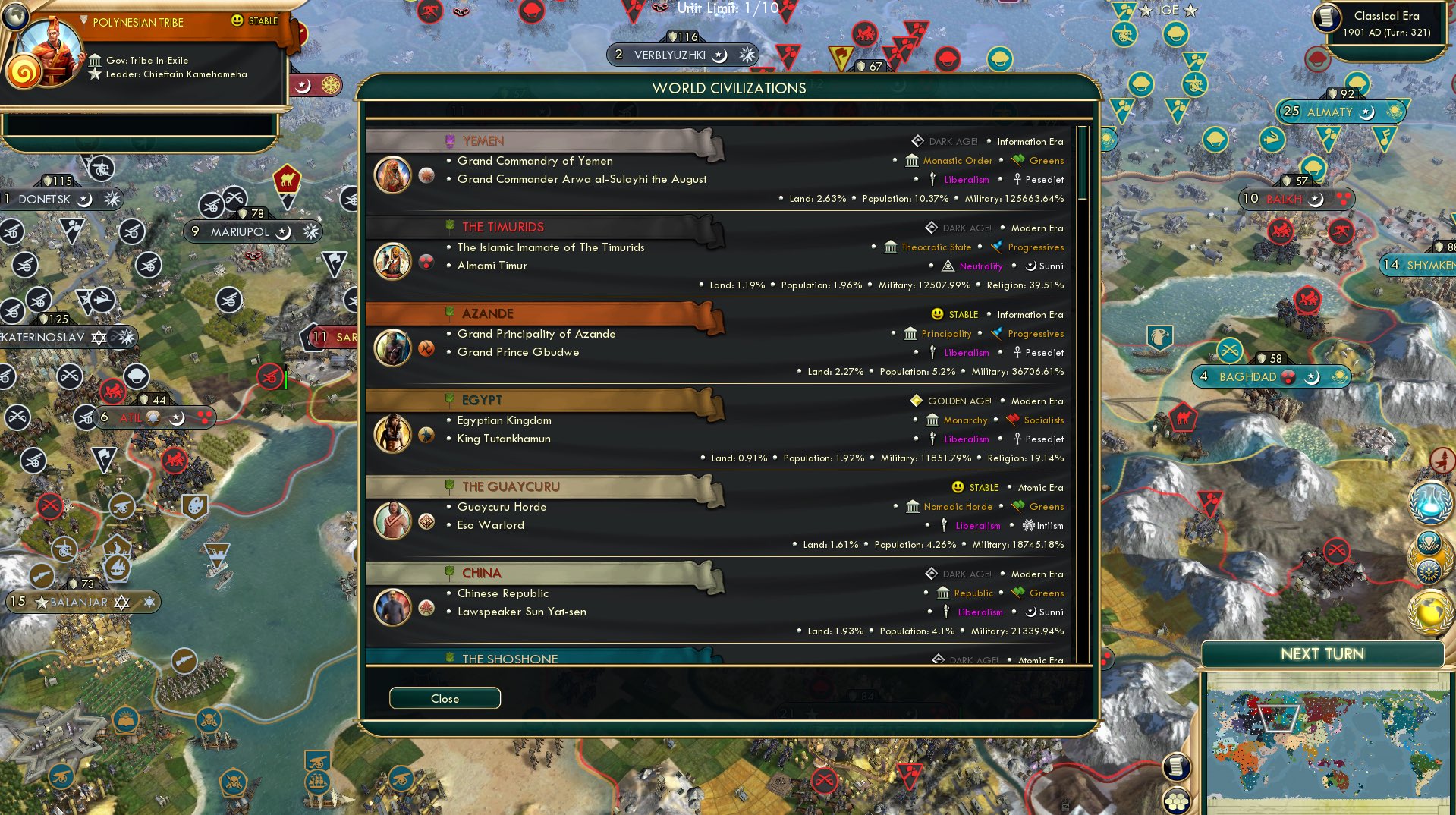The height and width of the screenshot is (815, 1456).
Task: Click the Next Turn button
Action: 1323,653
